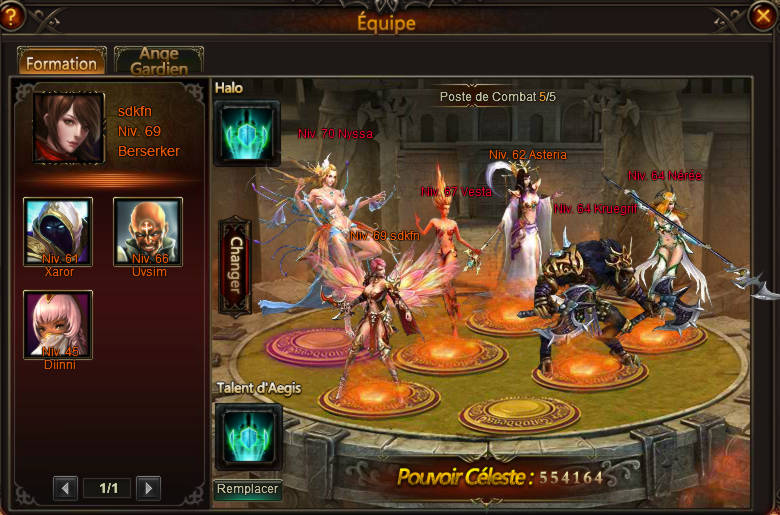Switch to the Formation tab
Viewport: 780px width, 515px height.
coord(61,63)
